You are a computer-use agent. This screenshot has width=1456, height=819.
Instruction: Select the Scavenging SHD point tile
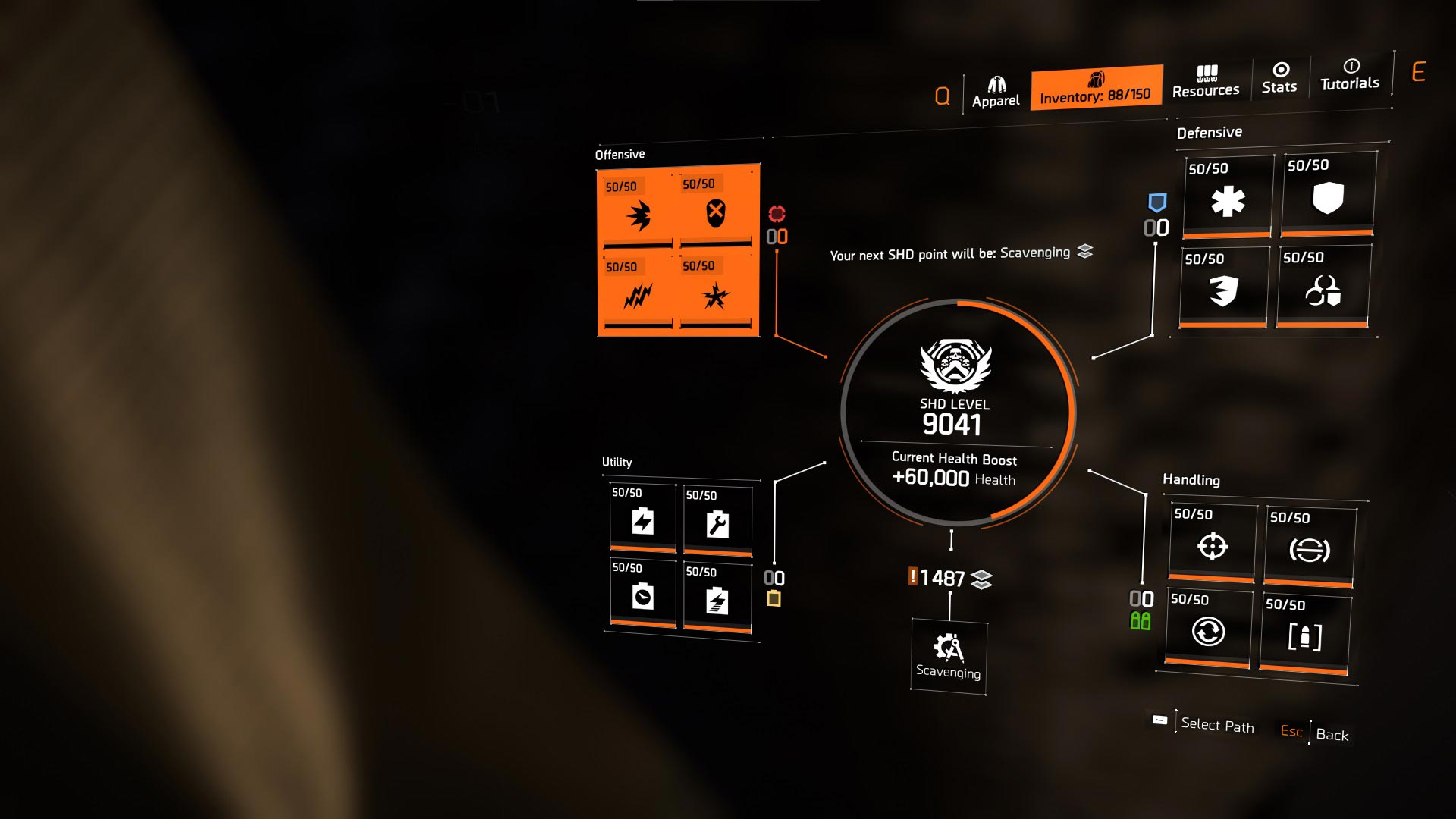pos(948,655)
